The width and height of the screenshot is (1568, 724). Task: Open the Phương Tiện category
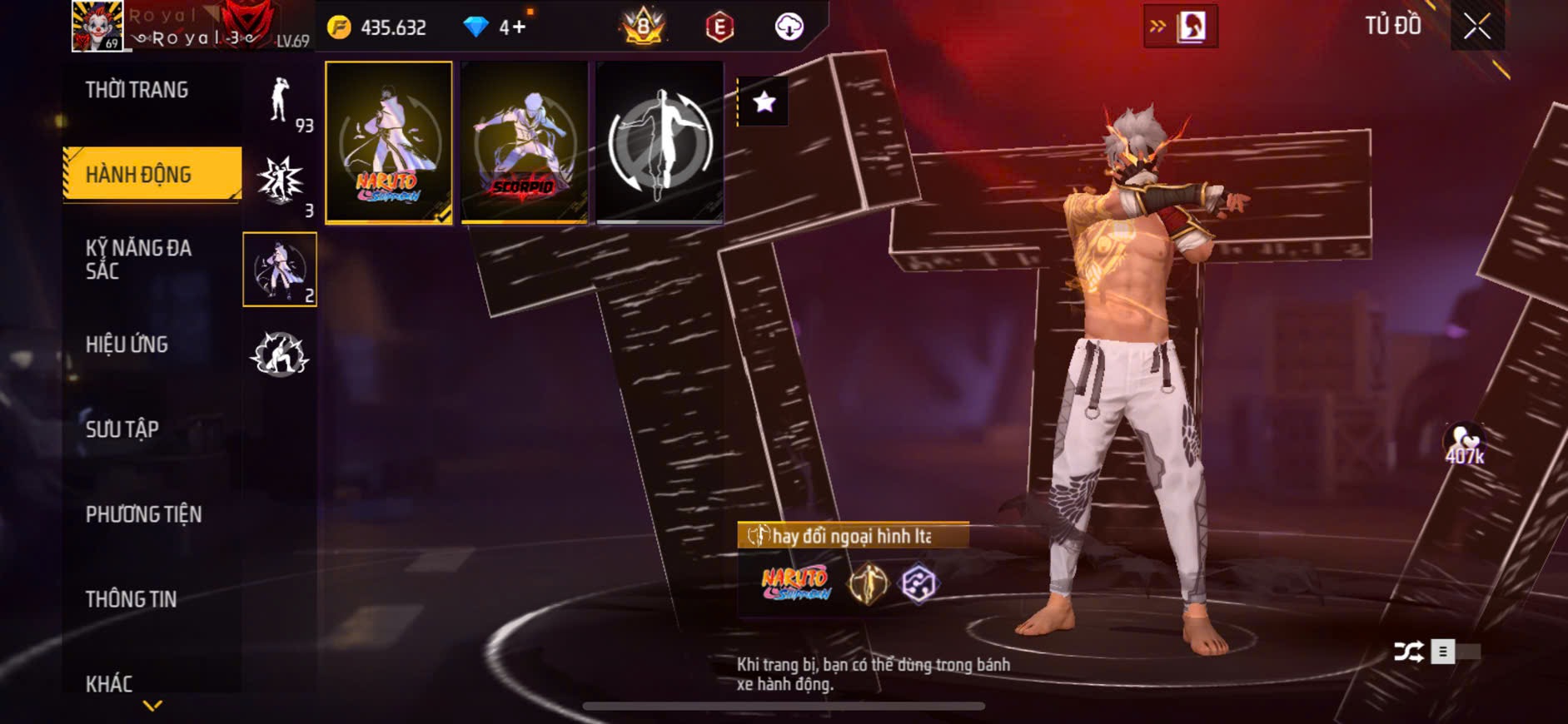[x=143, y=514]
